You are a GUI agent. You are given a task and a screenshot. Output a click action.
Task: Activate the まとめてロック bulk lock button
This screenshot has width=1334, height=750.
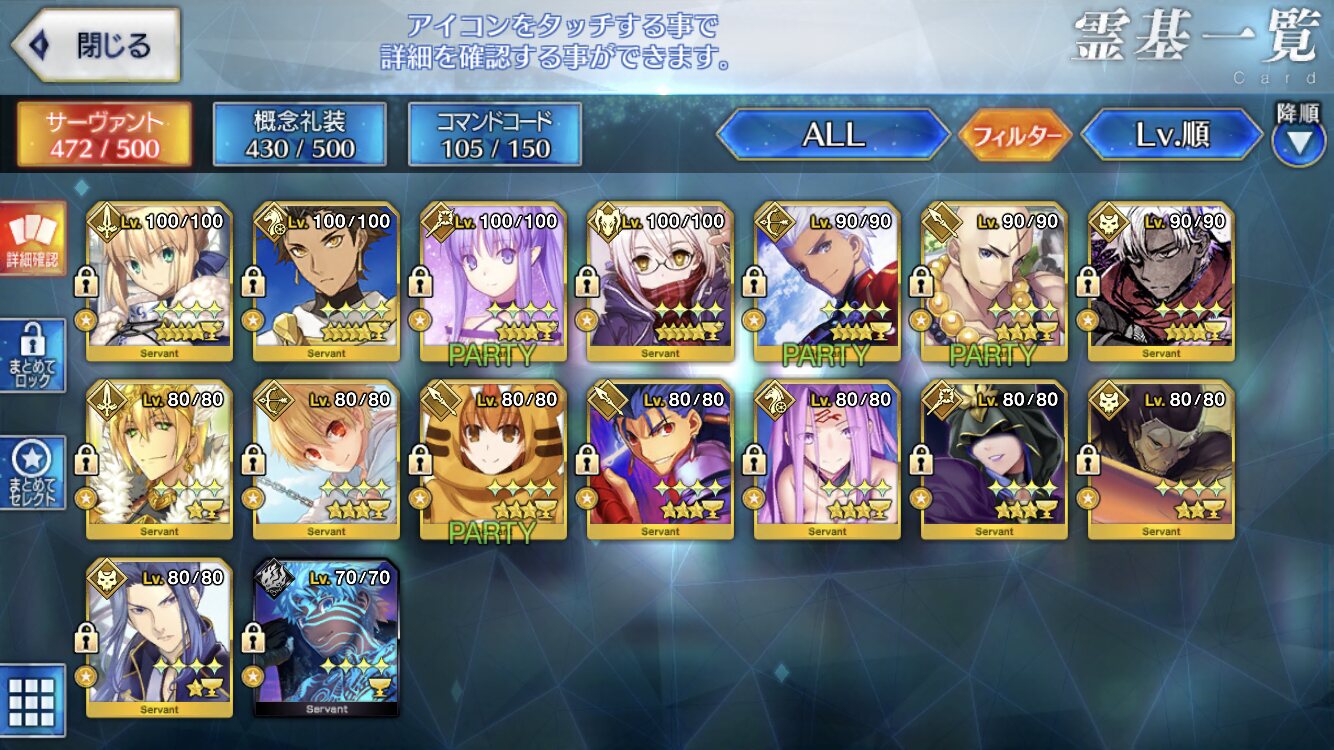pos(33,357)
